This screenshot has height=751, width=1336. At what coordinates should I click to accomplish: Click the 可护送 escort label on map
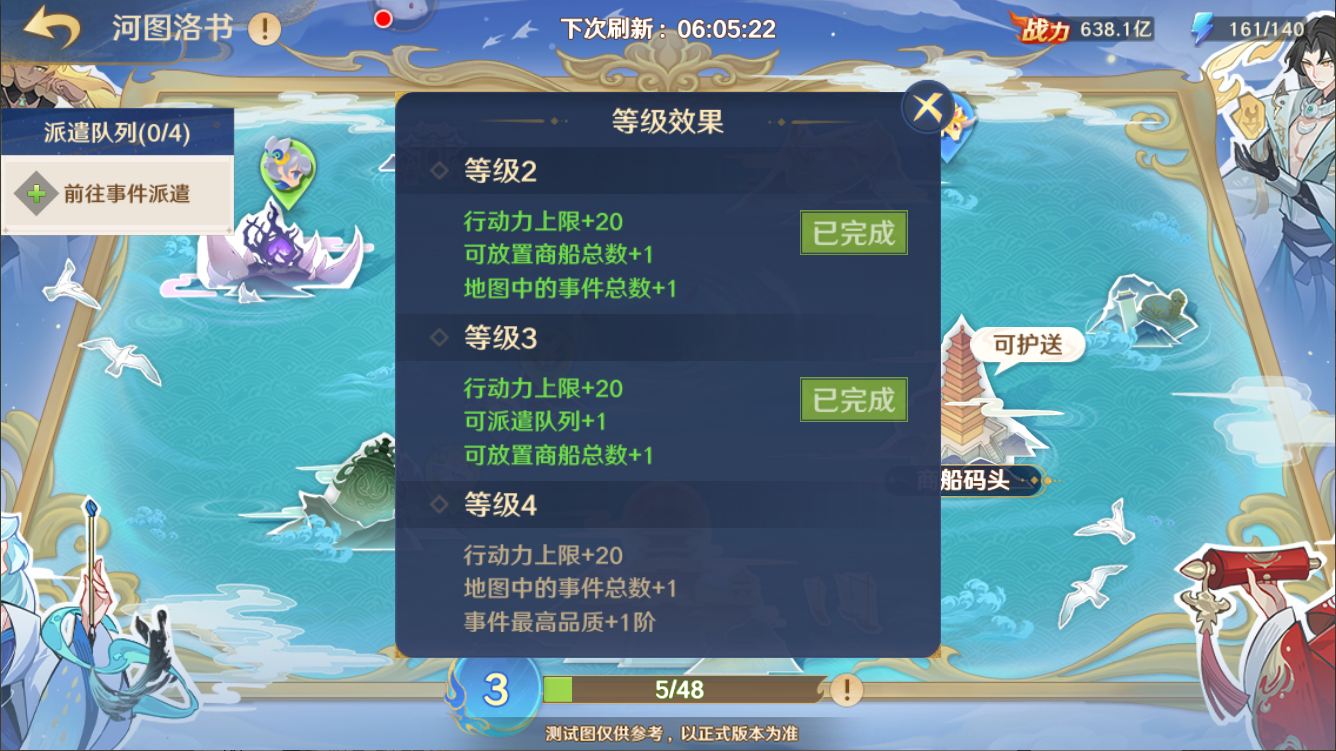click(x=1029, y=344)
